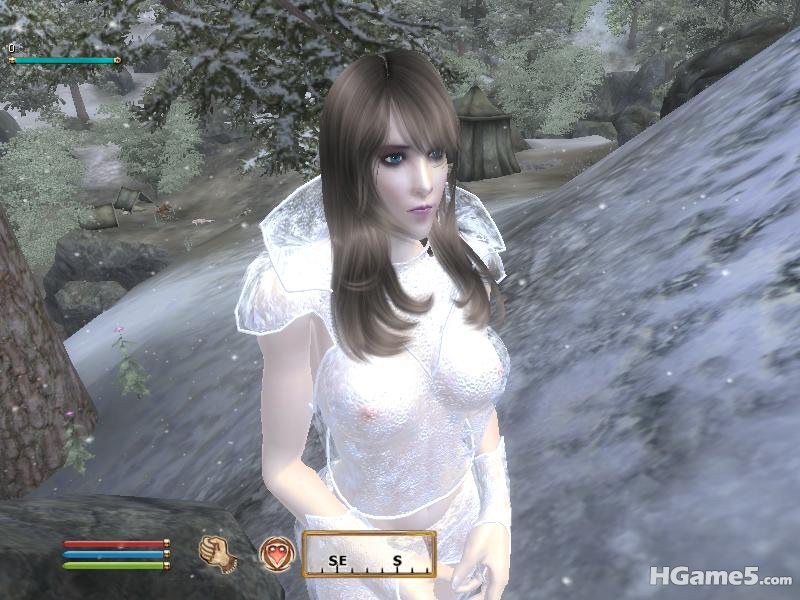800x600 pixels.
Task: Select the heart spell icon
Action: 276,553
